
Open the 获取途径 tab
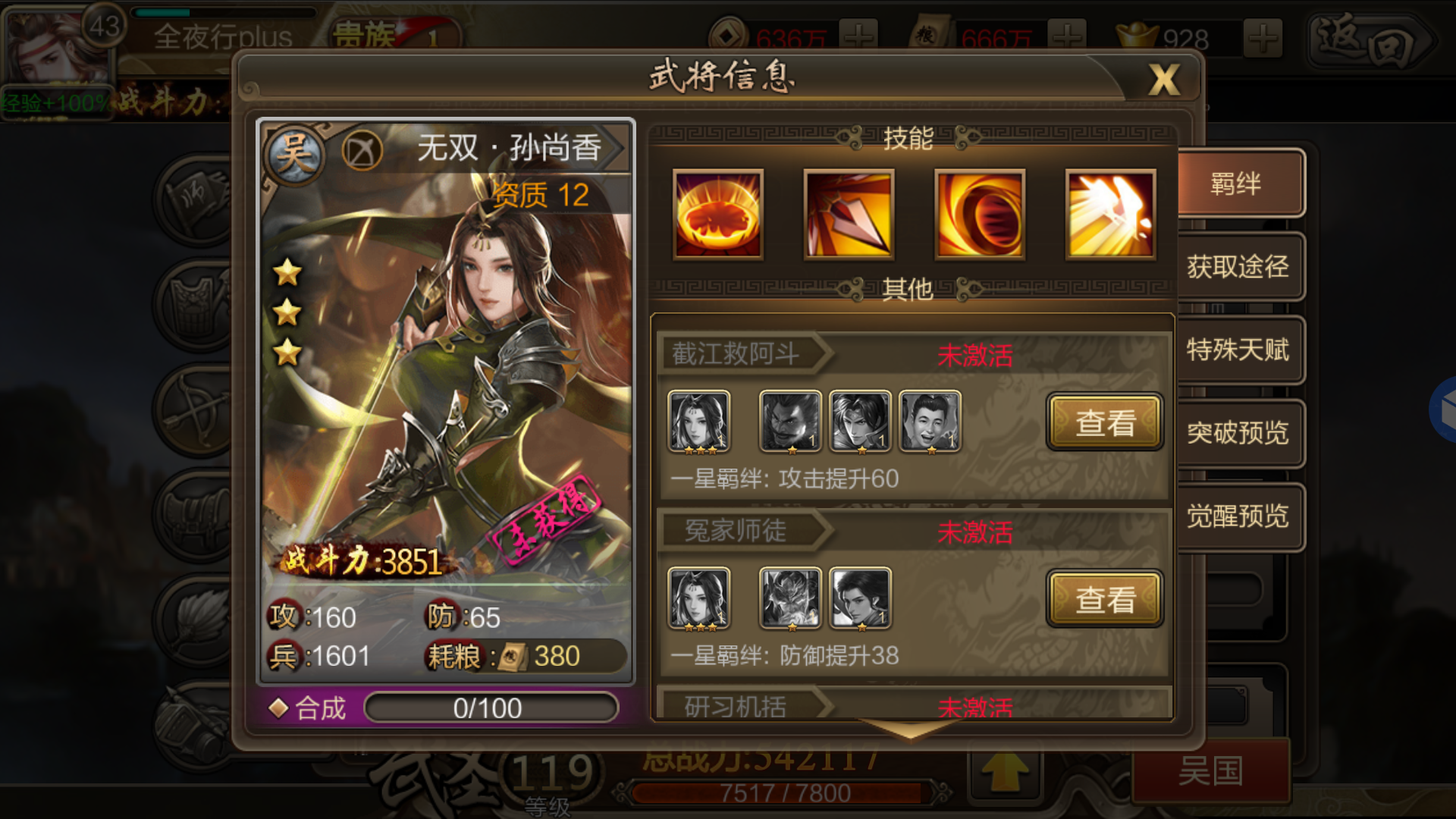(x=1237, y=267)
